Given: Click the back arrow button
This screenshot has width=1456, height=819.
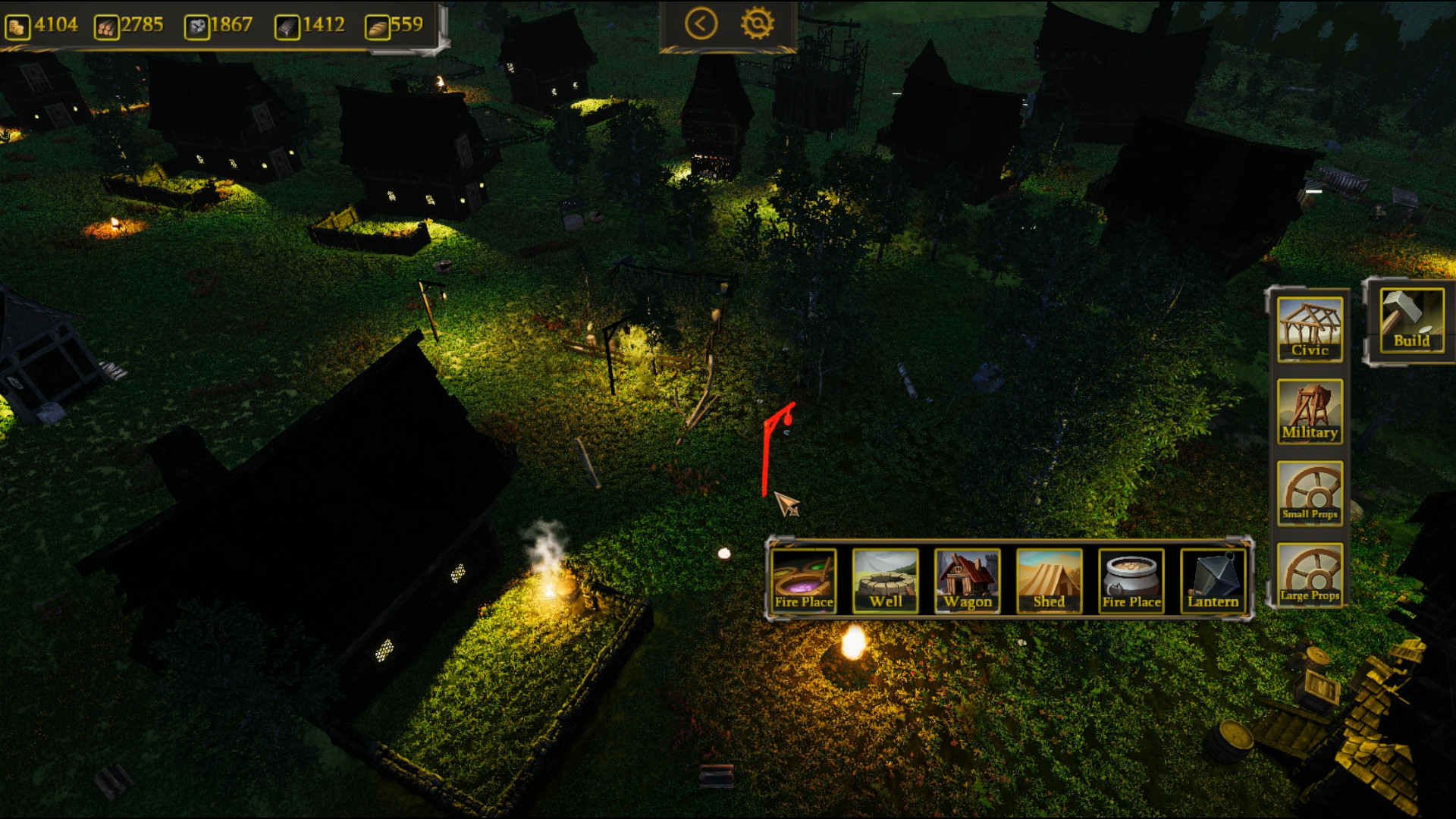Looking at the screenshot, I should [x=701, y=24].
